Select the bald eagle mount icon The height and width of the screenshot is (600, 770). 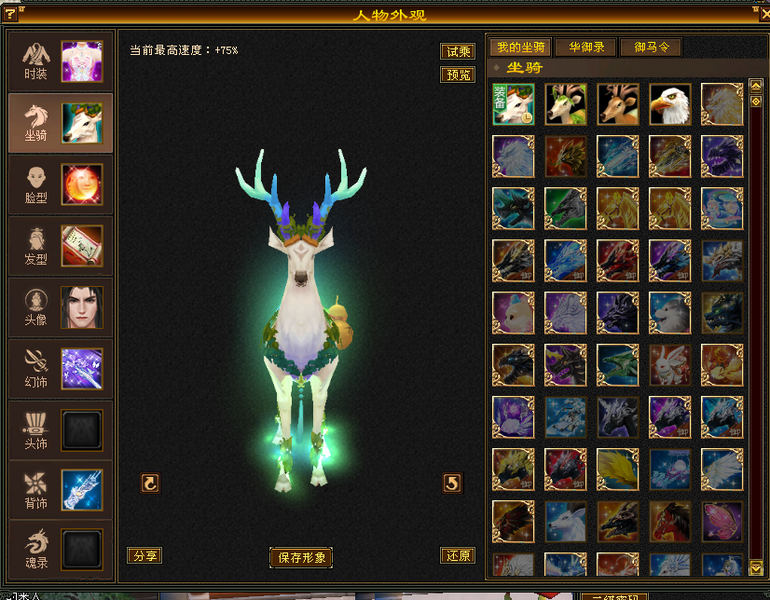click(670, 104)
